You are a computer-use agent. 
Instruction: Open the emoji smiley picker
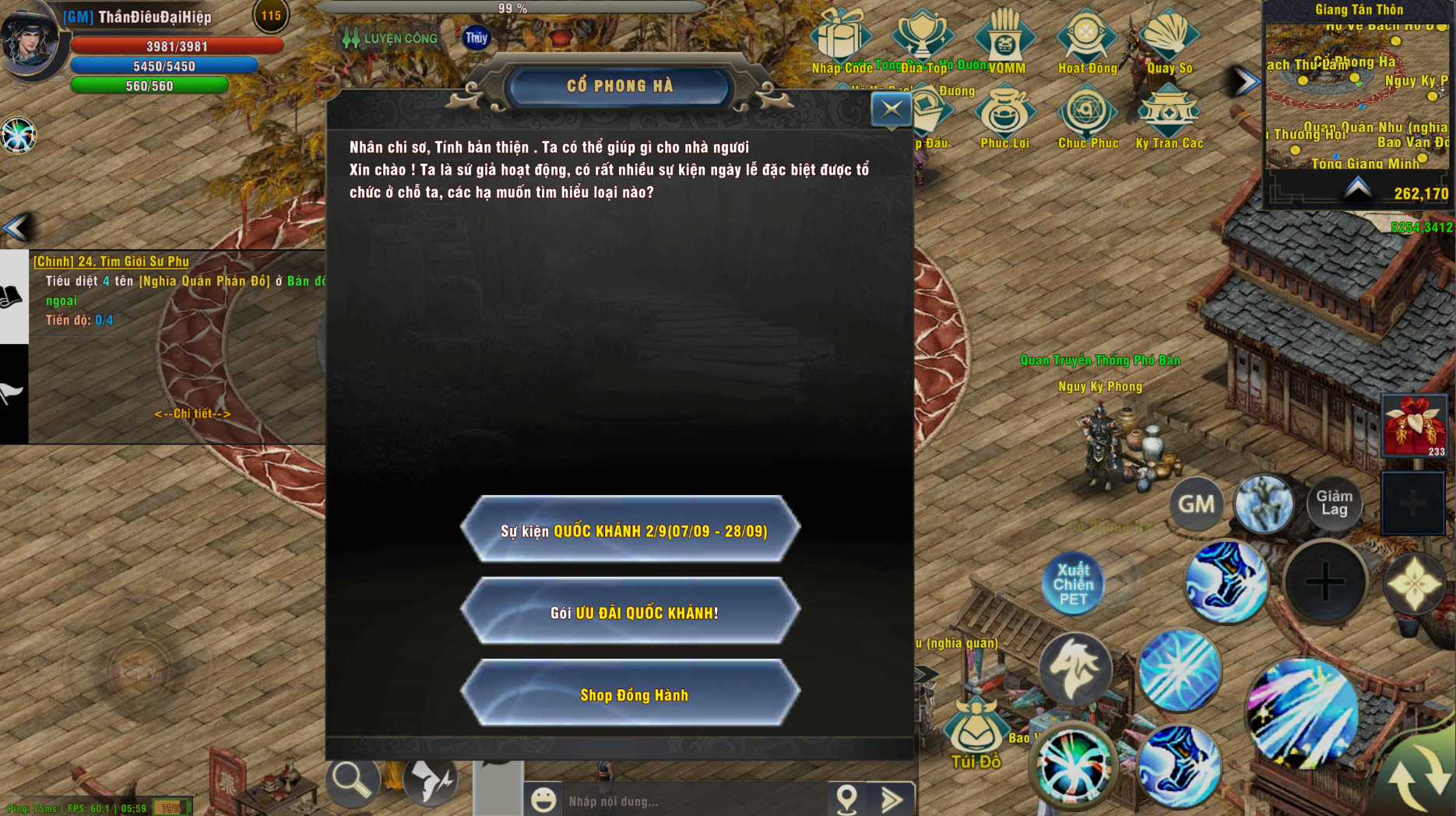[543, 800]
